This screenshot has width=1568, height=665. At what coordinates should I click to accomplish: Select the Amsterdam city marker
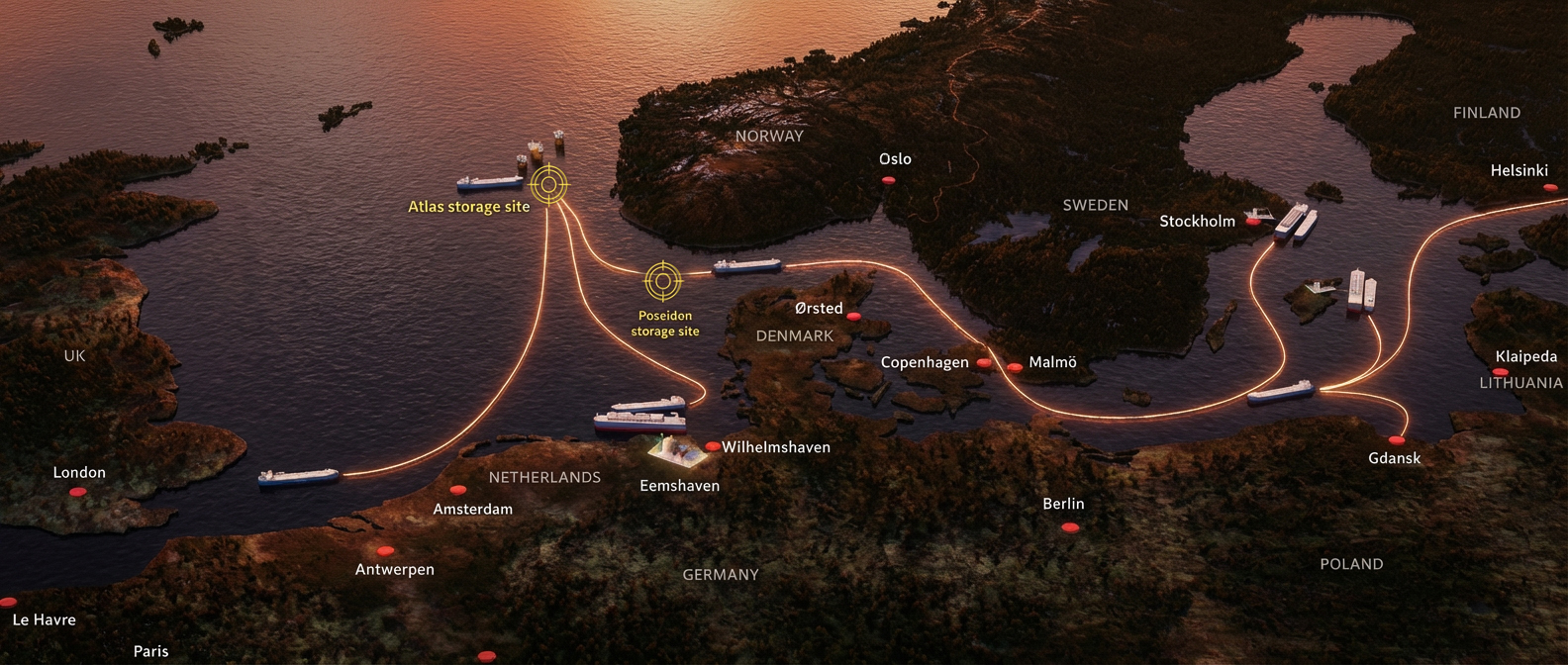(457, 490)
